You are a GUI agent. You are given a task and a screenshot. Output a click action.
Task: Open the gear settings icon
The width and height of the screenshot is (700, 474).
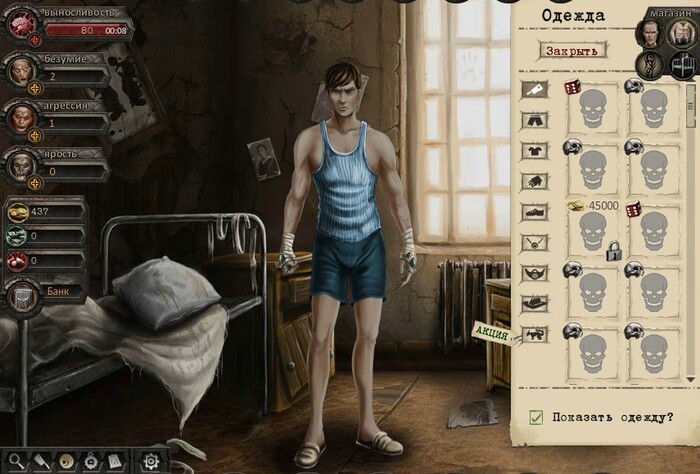tap(152, 461)
